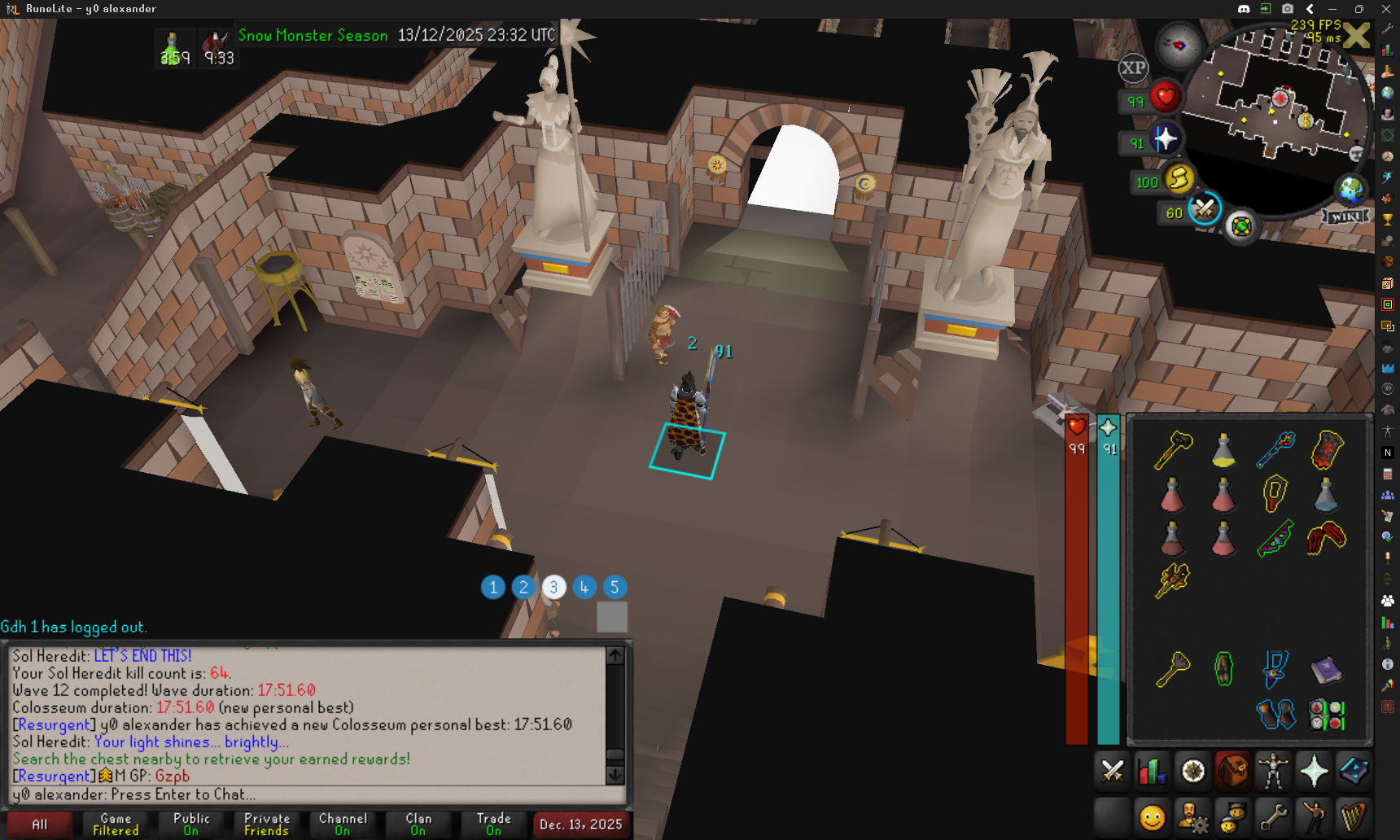Toggle the XP drops orb
The height and width of the screenshot is (840, 1400).
click(1133, 68)
